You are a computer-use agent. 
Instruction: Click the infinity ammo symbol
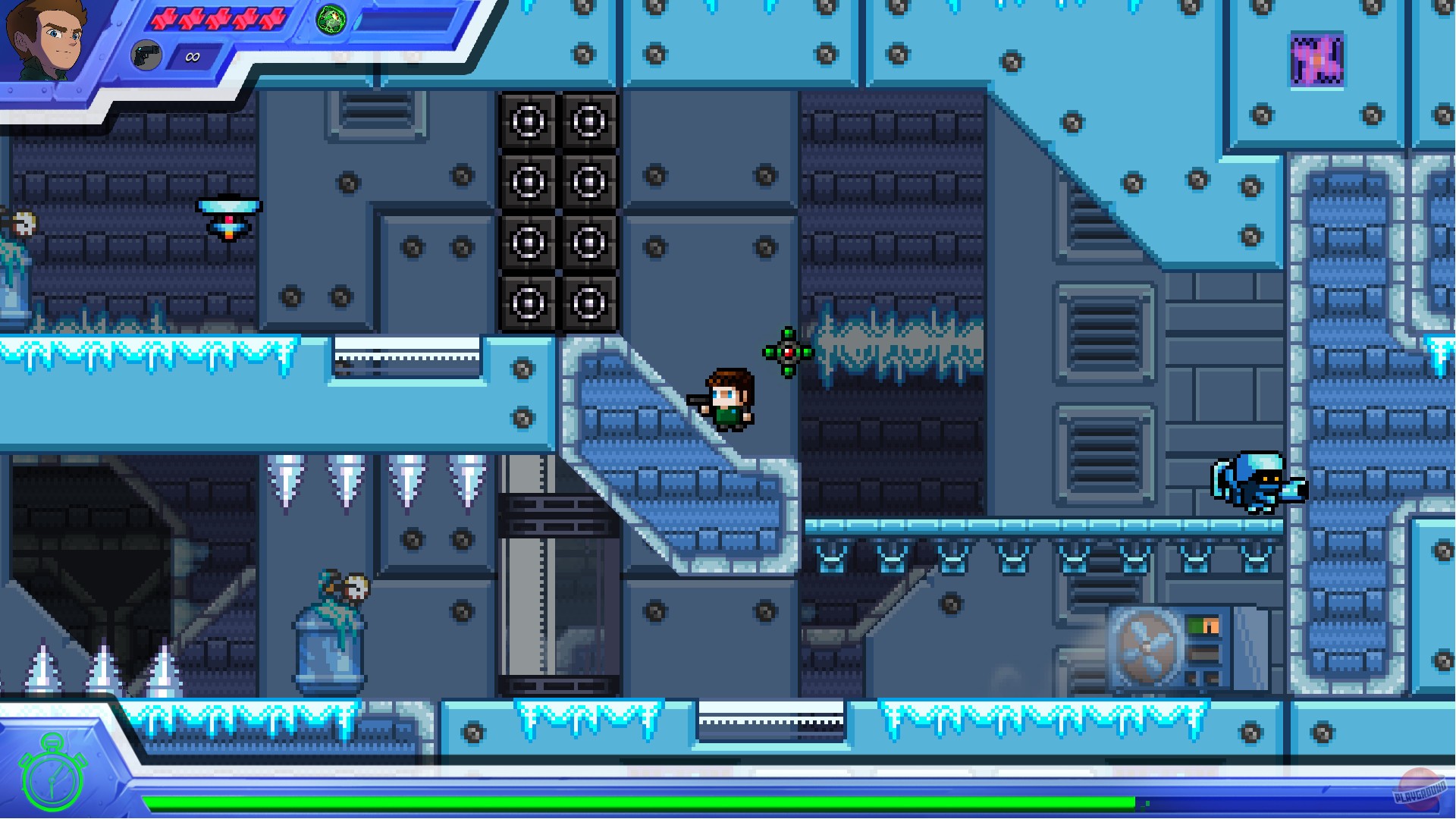tap(192, 56)
